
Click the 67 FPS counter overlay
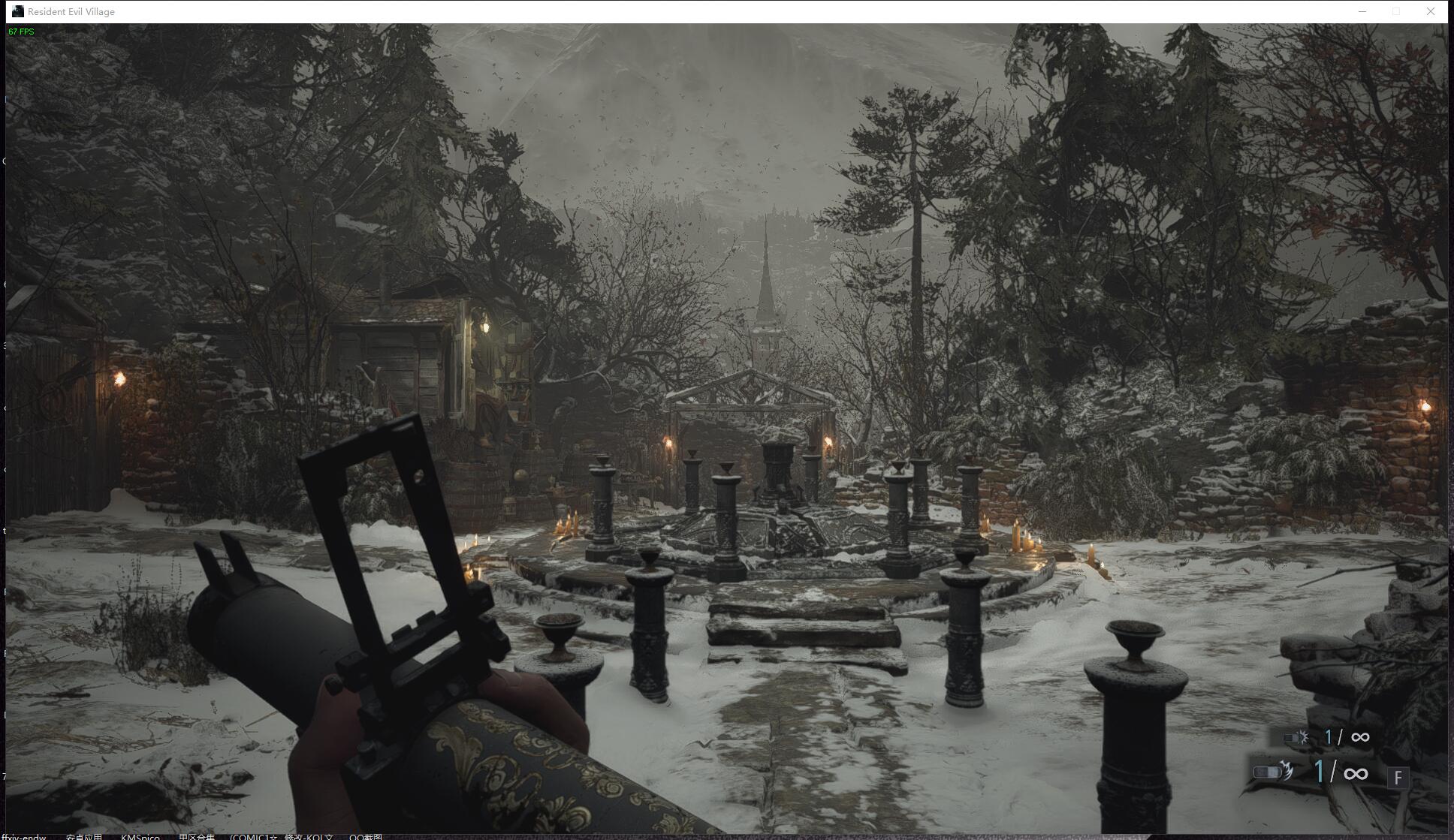pyautogui.click(x=22, y=32)
